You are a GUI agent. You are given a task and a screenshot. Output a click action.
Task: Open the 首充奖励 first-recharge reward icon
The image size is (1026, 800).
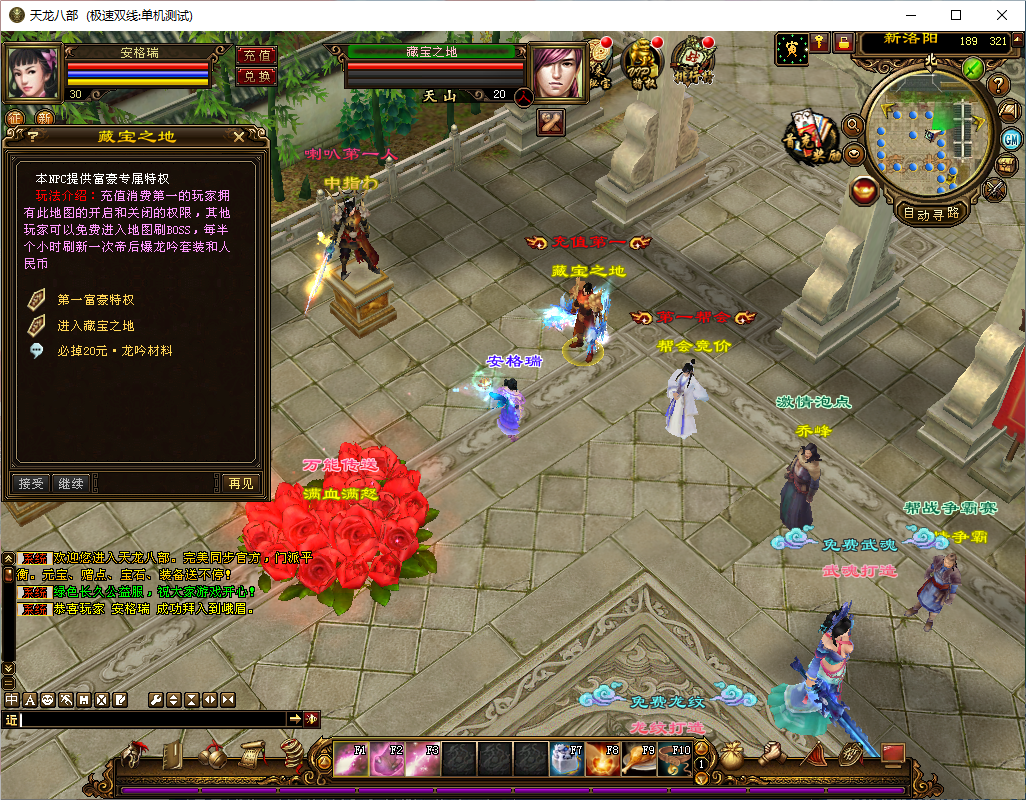click(810, 135)
